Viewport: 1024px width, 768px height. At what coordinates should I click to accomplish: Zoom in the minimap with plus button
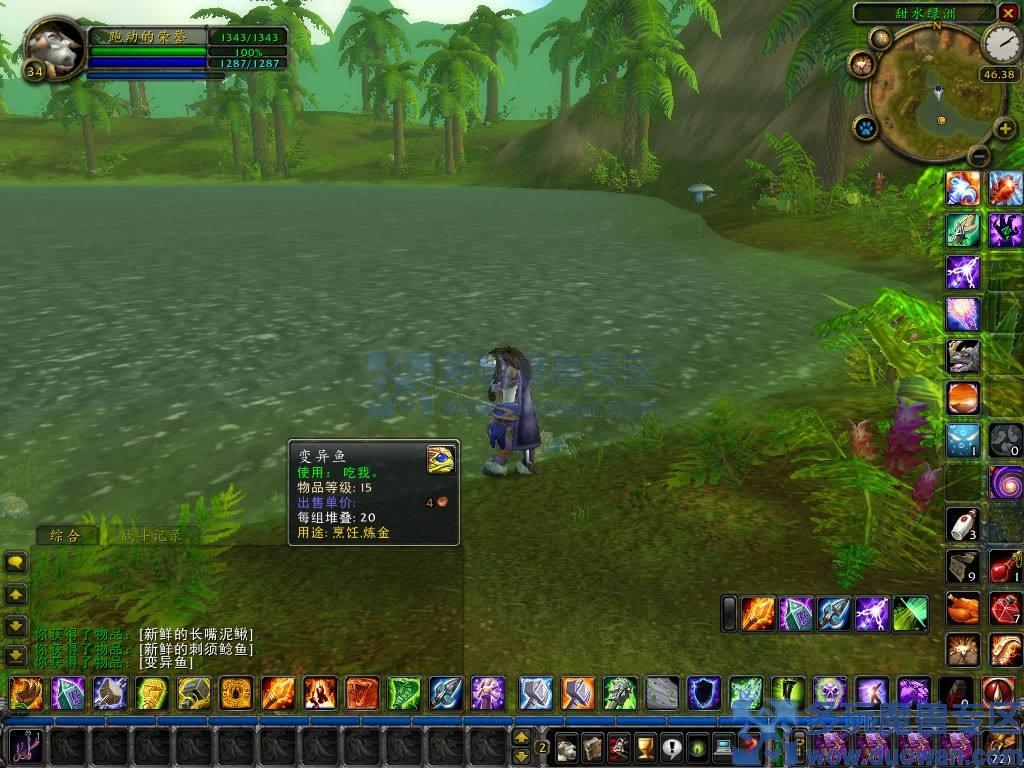1003,127
